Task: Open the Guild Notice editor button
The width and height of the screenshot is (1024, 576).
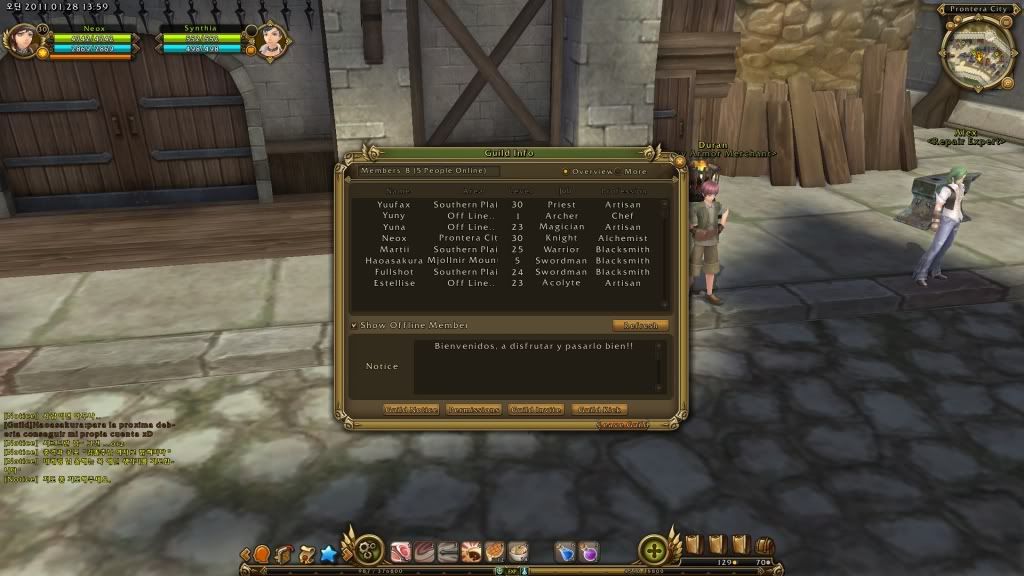Action: click(411, 410)
